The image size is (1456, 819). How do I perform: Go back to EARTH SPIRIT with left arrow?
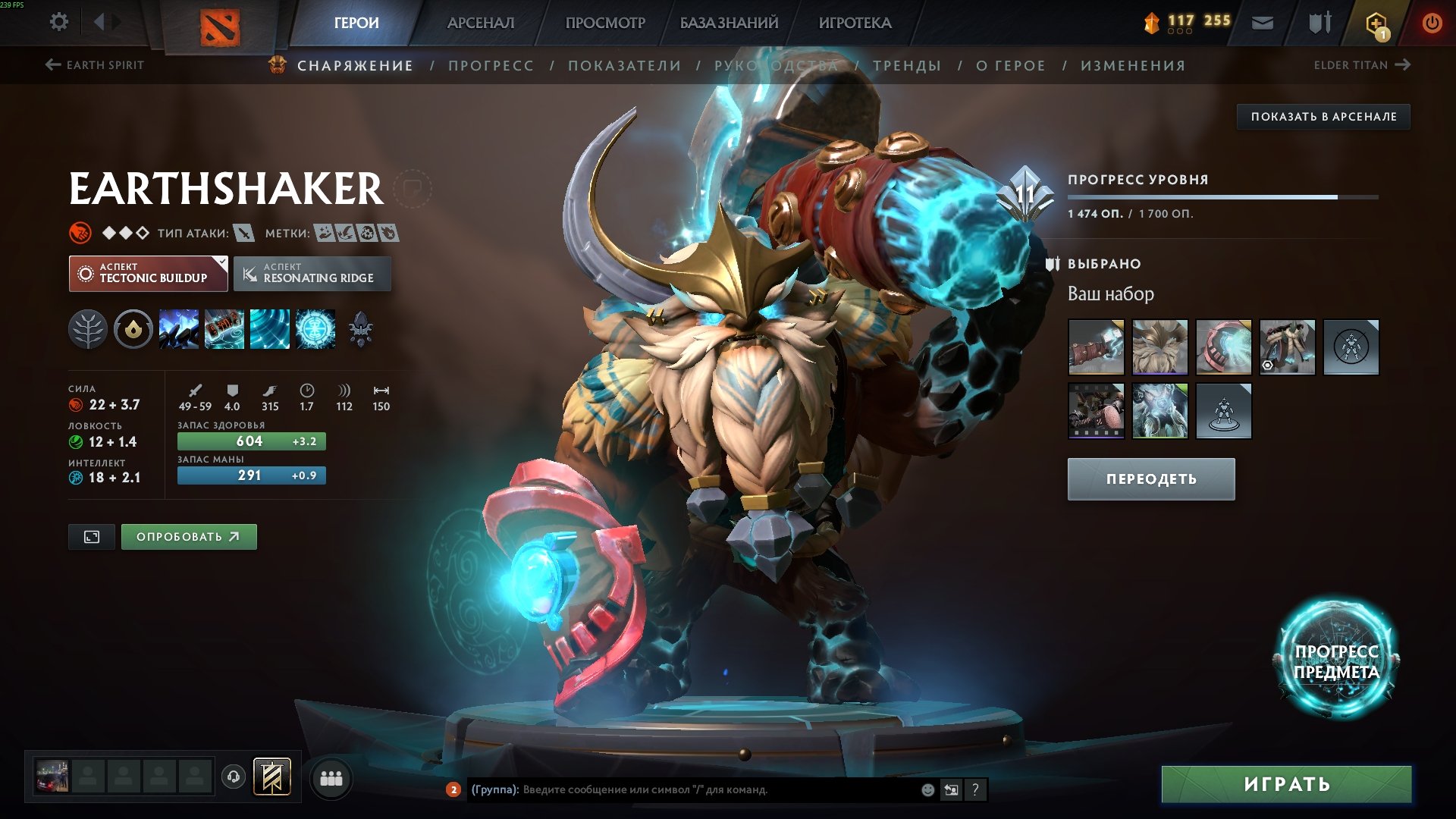point(52,65)
